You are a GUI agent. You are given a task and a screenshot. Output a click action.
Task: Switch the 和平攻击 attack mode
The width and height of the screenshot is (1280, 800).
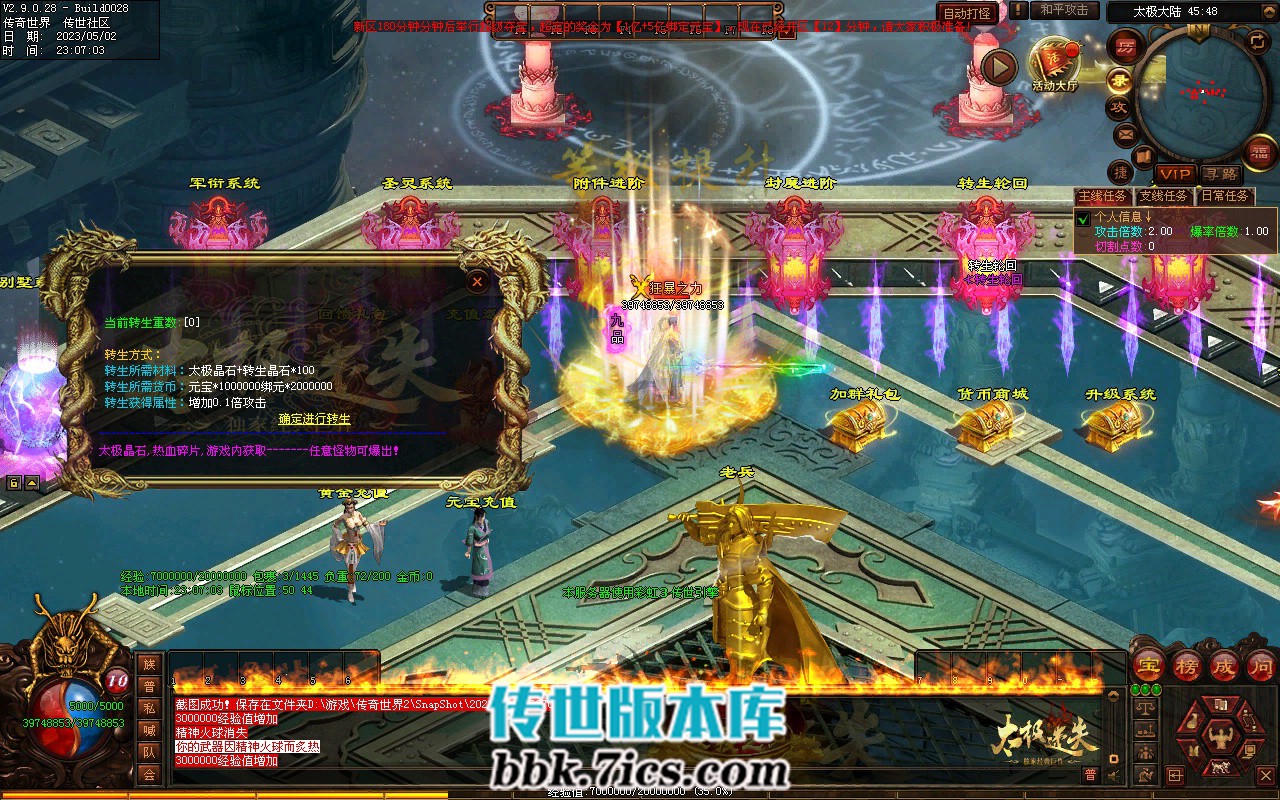click(1064, 11)
